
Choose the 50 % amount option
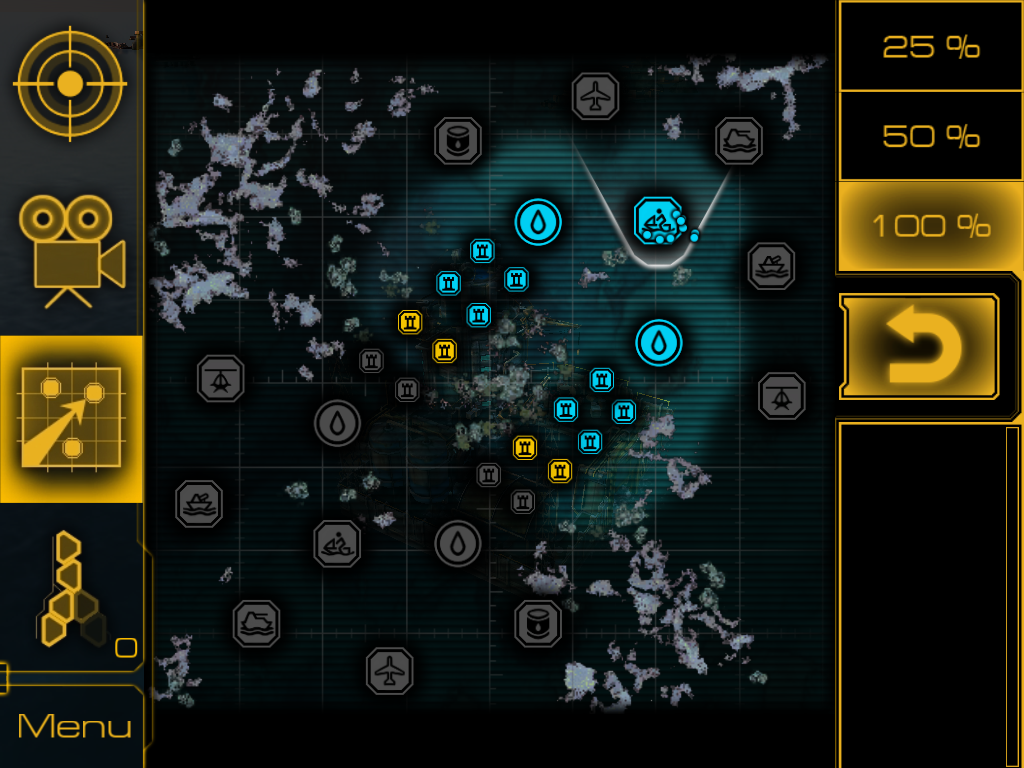(x=930, y=136)
